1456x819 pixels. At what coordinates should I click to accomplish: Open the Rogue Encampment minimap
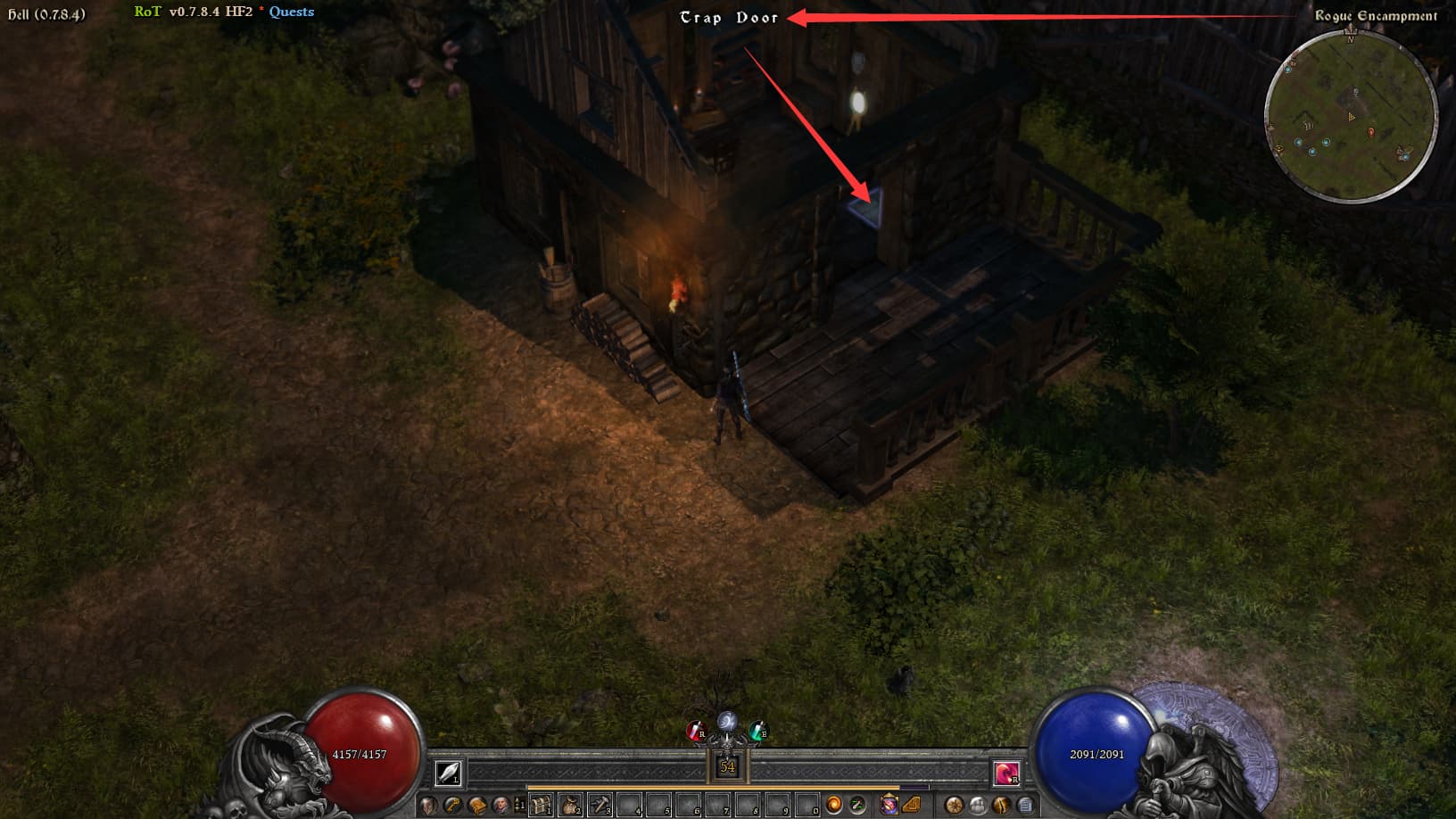(1351, 116)
